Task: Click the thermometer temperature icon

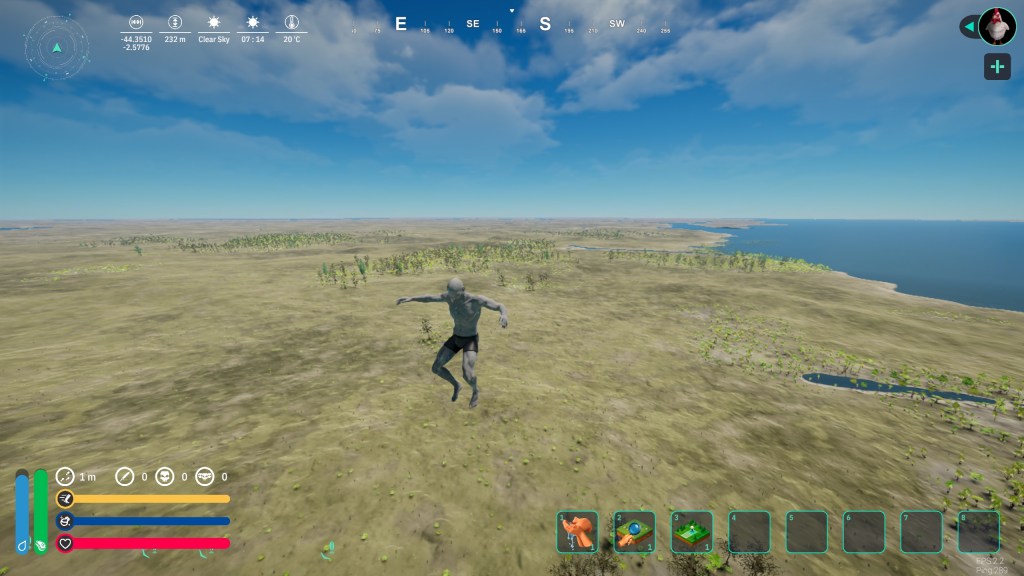Action: [x=291, y=22]
